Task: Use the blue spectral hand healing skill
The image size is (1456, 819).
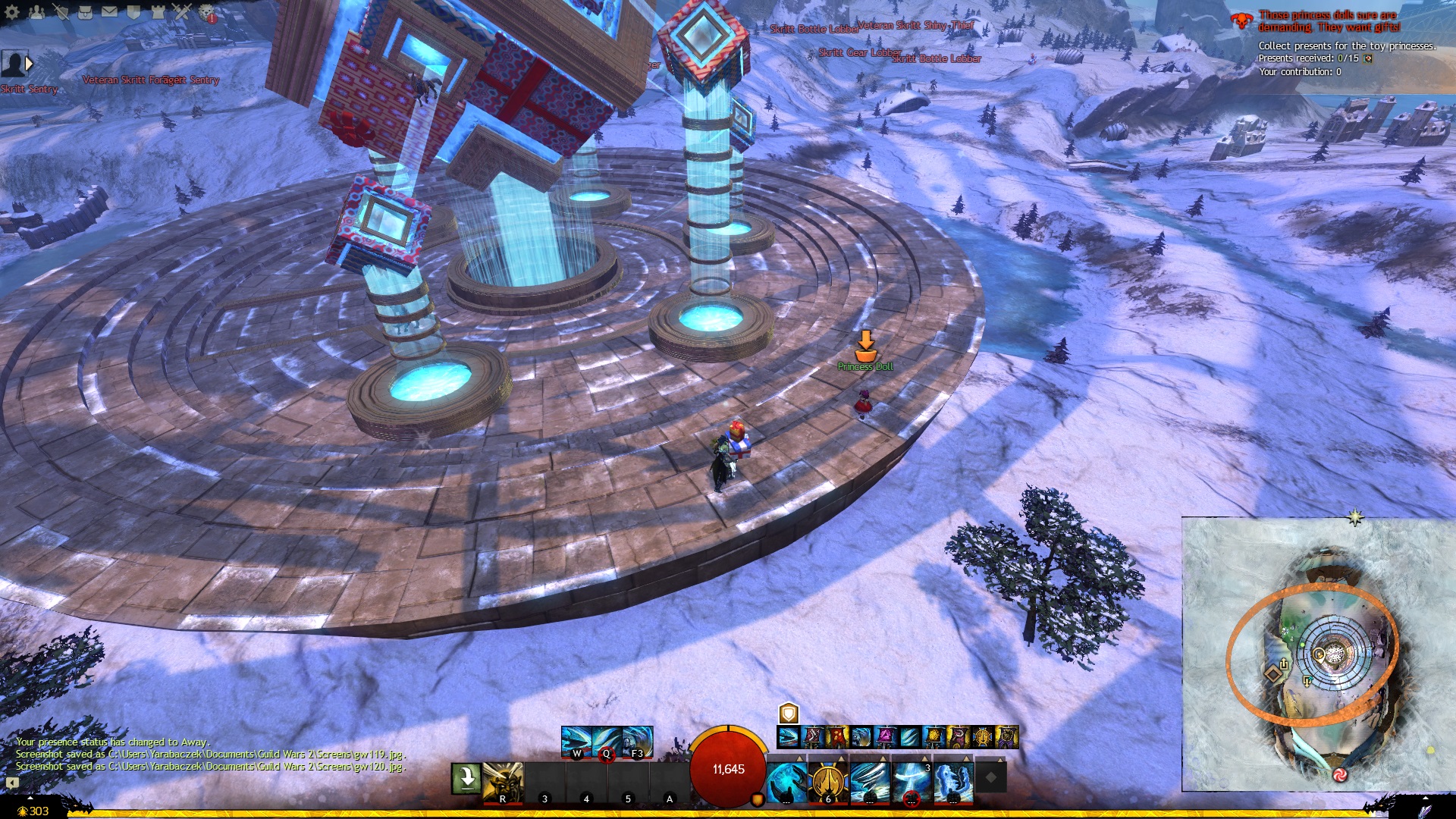Action: tap(786, 782)
